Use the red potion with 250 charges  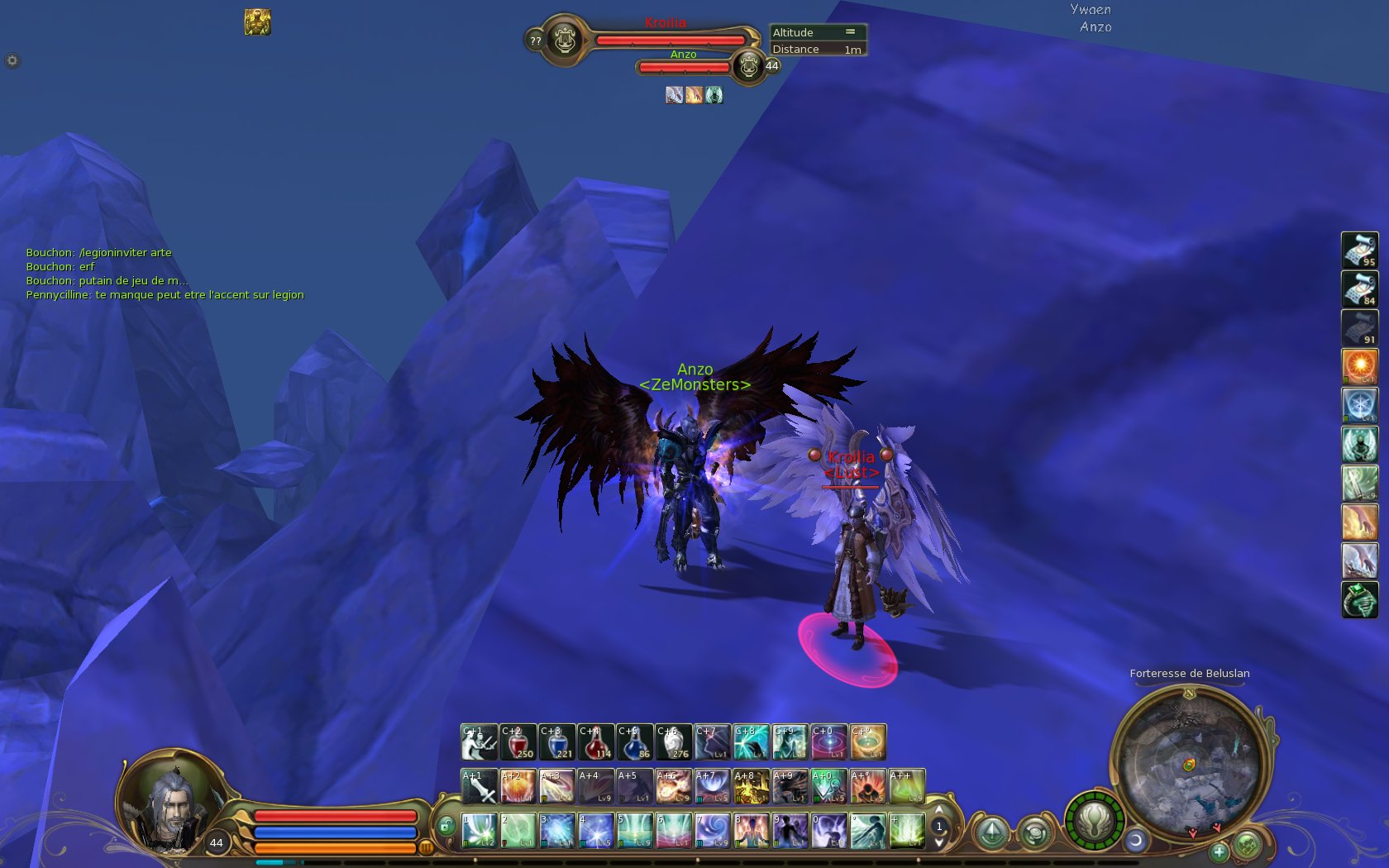coord(518,742)
